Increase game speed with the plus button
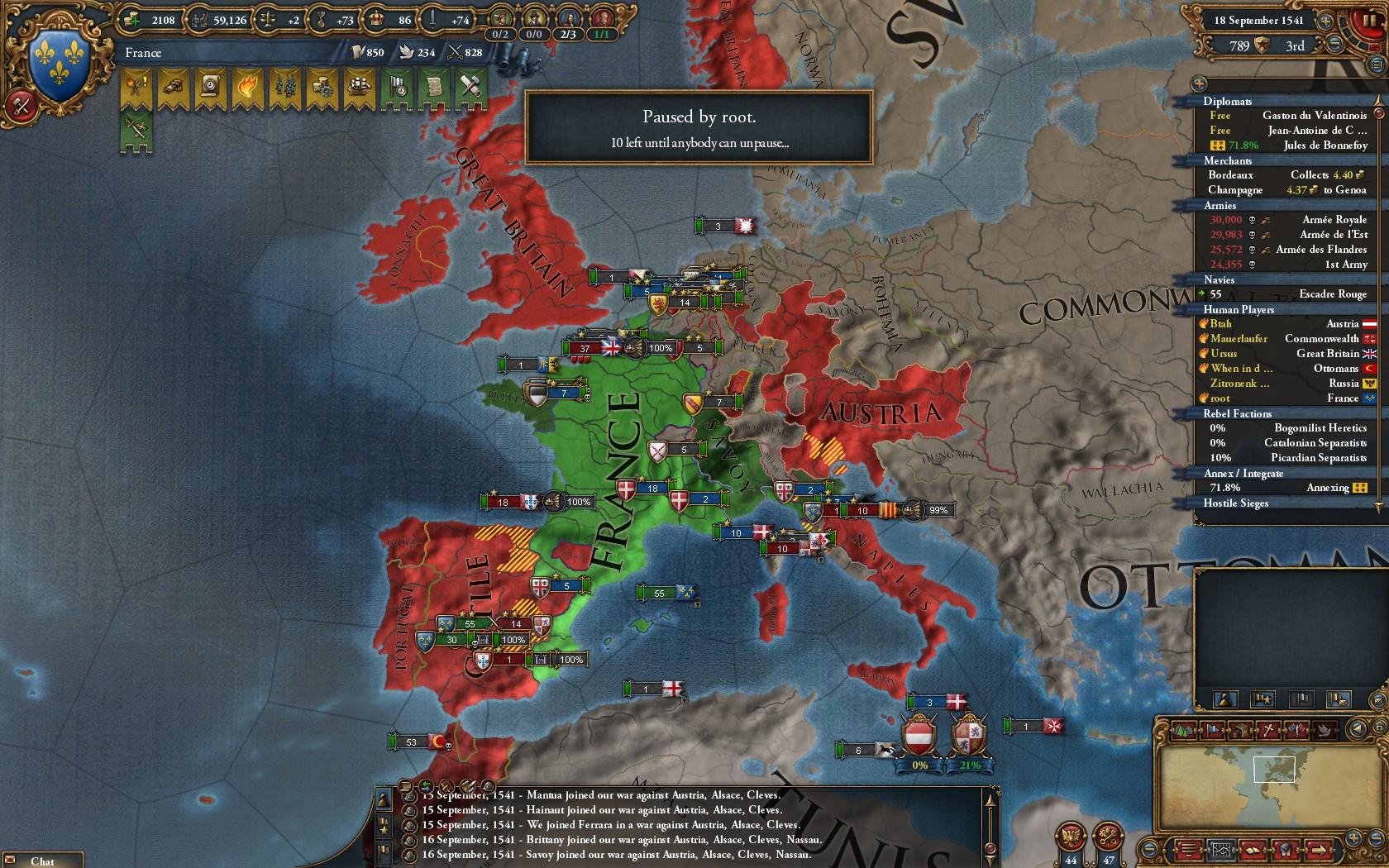Screen dimensions: 1389x868 point(1326,21)
